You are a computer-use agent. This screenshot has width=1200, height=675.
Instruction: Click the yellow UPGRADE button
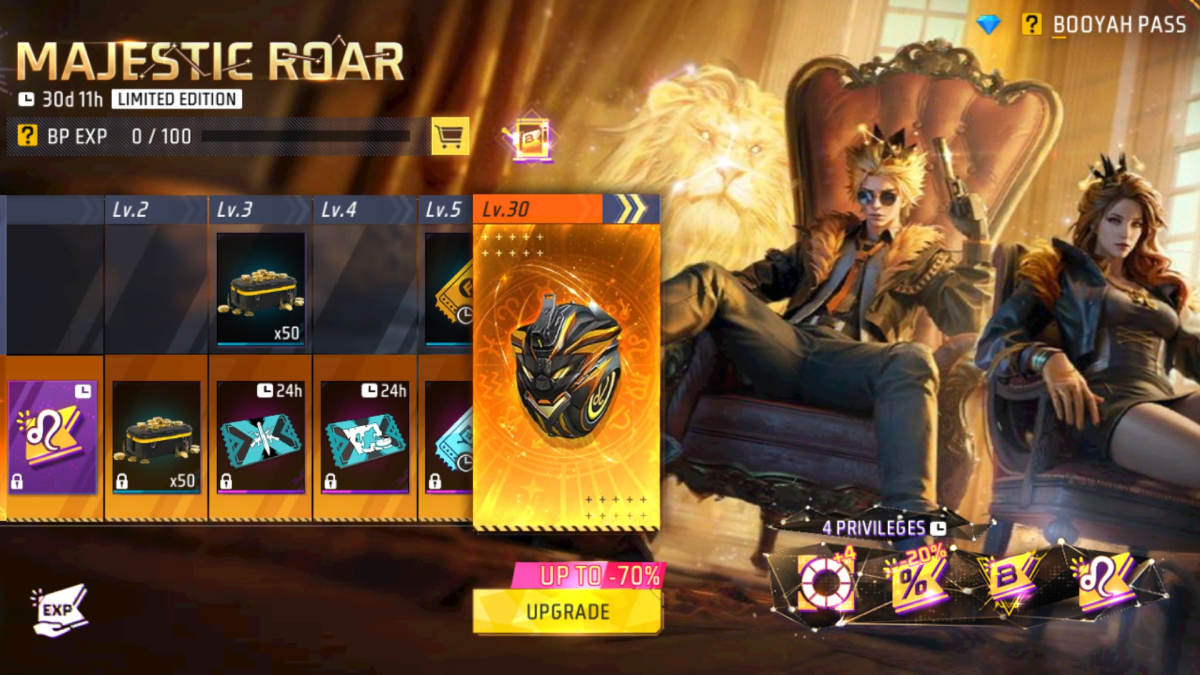567,610
